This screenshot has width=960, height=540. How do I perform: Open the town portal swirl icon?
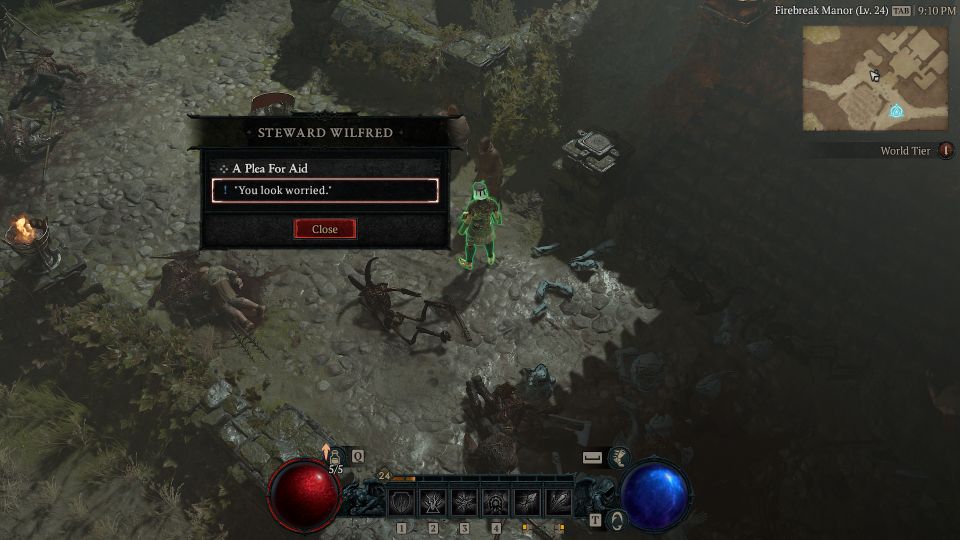(x=617, y=520)
